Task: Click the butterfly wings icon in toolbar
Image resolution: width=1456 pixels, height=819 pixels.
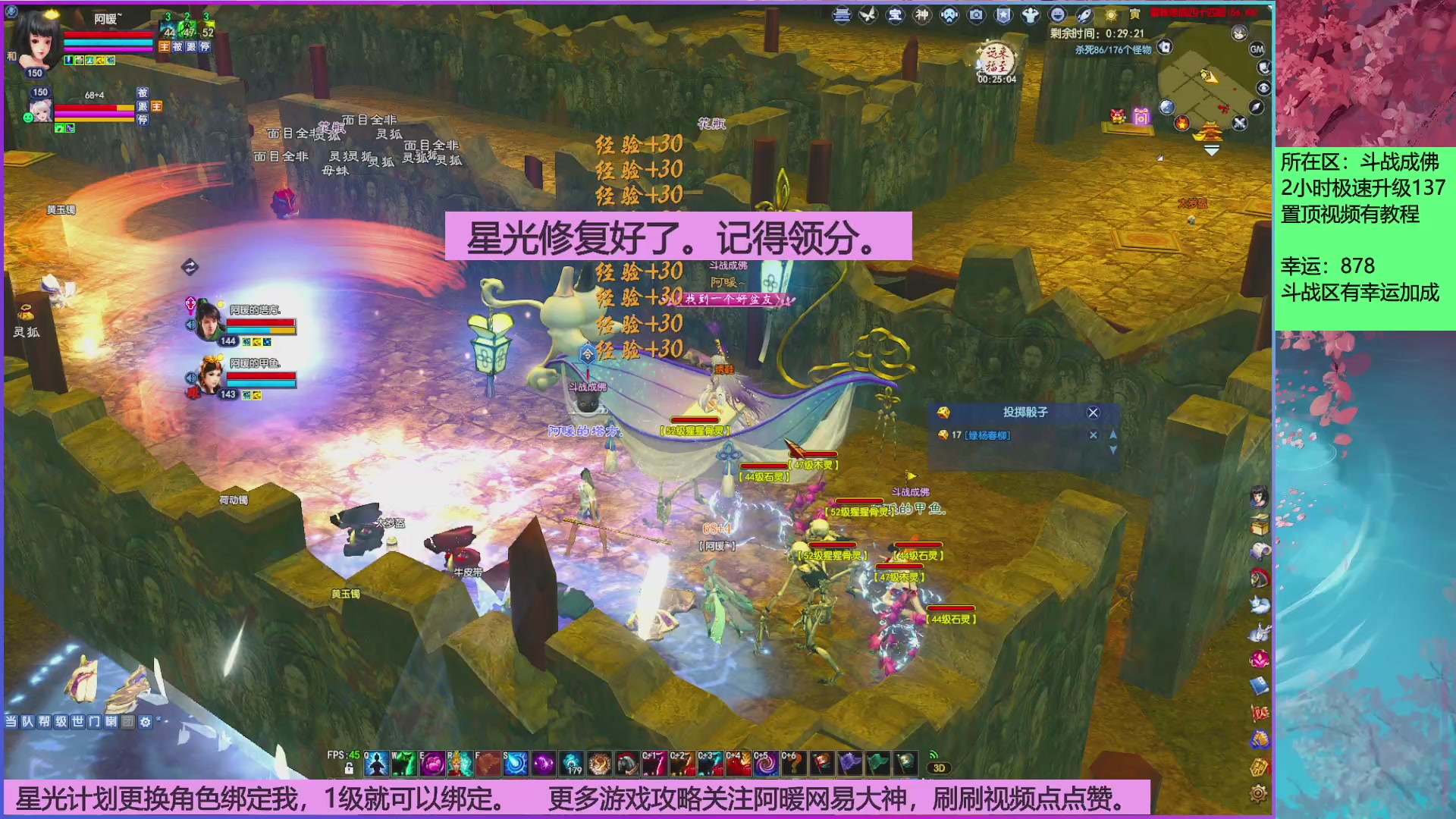Action: click(868, 14)
